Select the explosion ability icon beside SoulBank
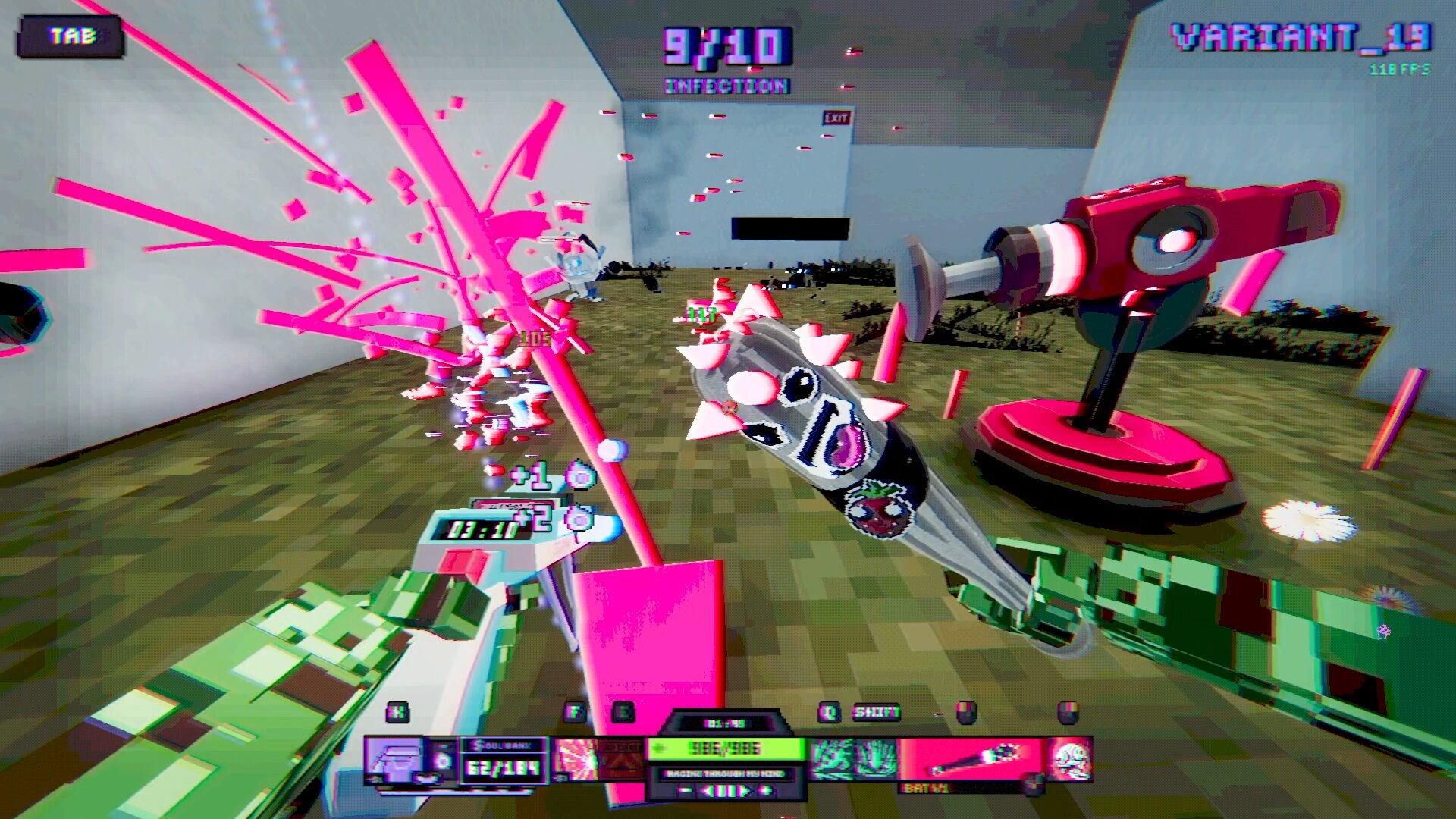 [x=578, y=757]
